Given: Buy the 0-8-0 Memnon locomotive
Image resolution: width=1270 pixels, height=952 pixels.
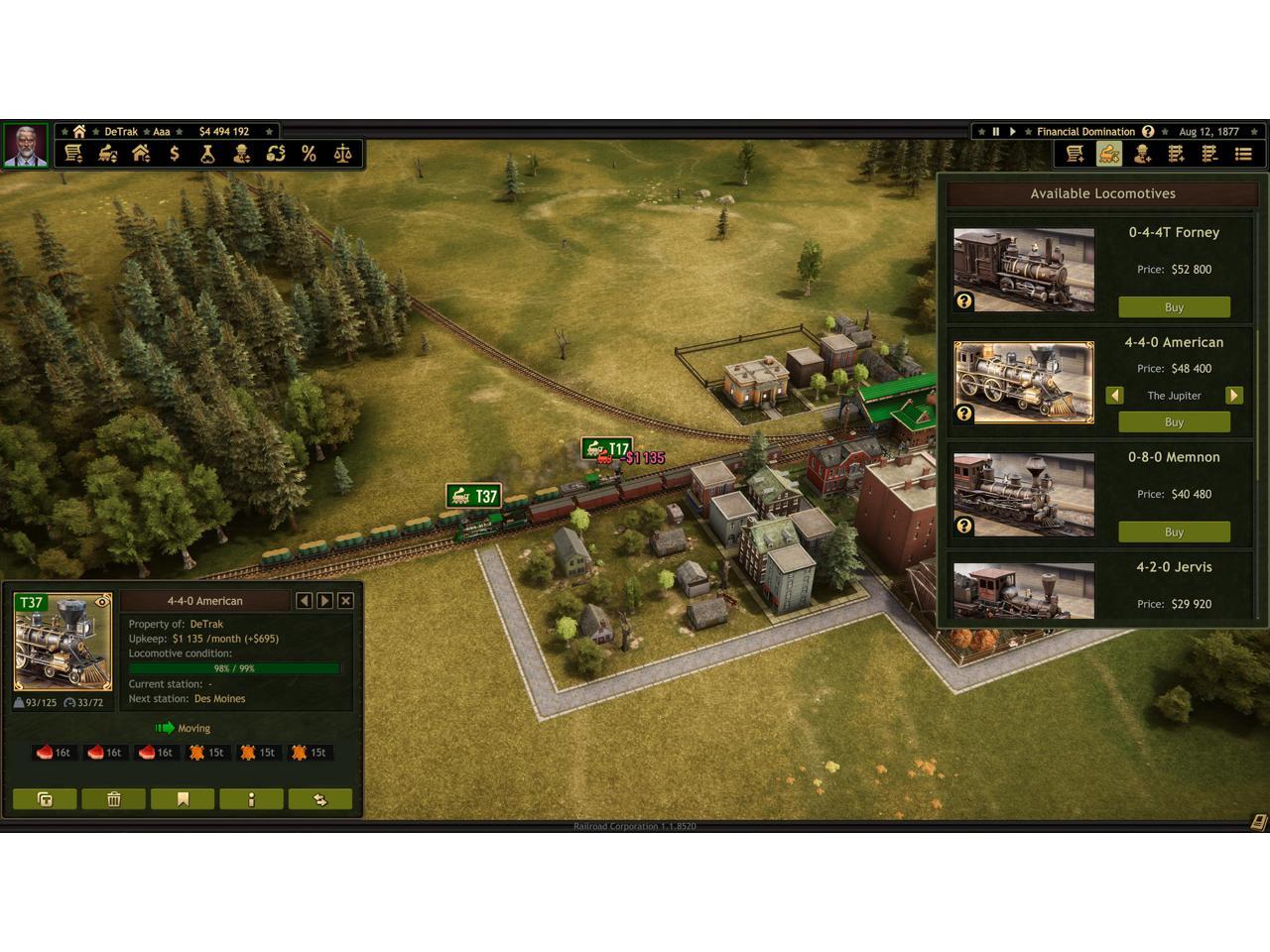Looking at the screenshot, I should click(1174, 532).
